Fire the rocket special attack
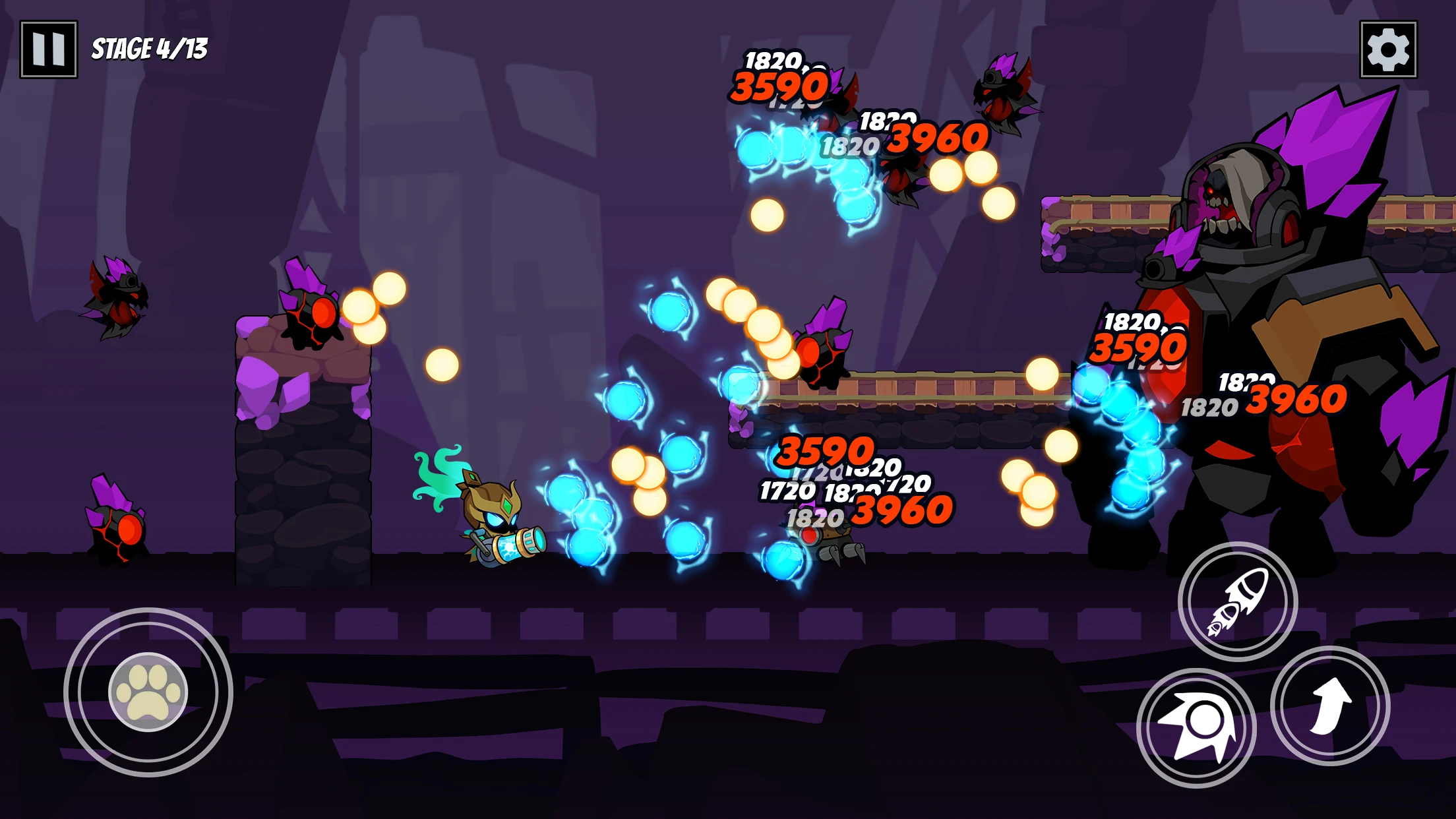 (1238, 601)
